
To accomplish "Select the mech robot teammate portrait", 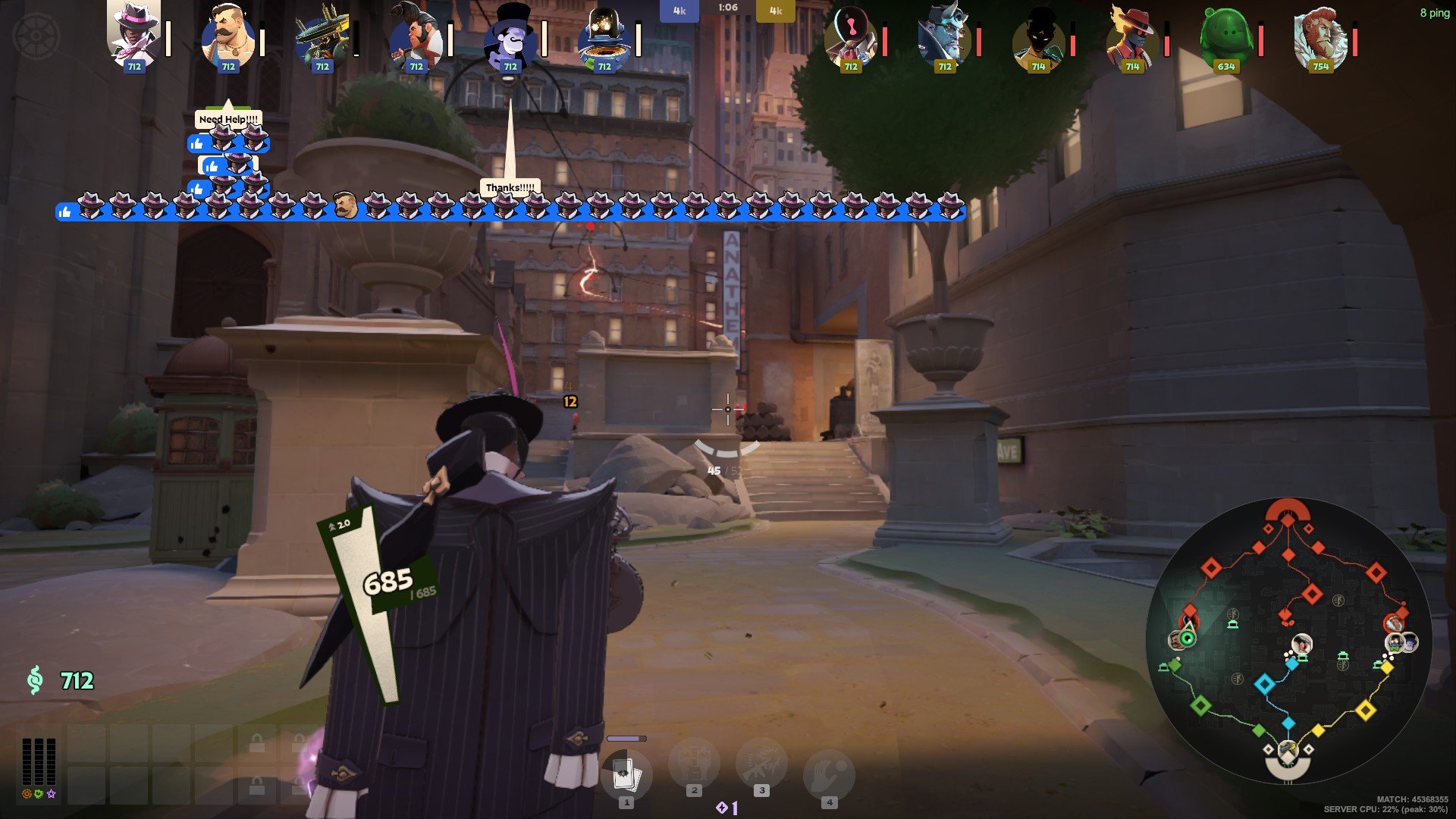I will click(x=322, y=36).
